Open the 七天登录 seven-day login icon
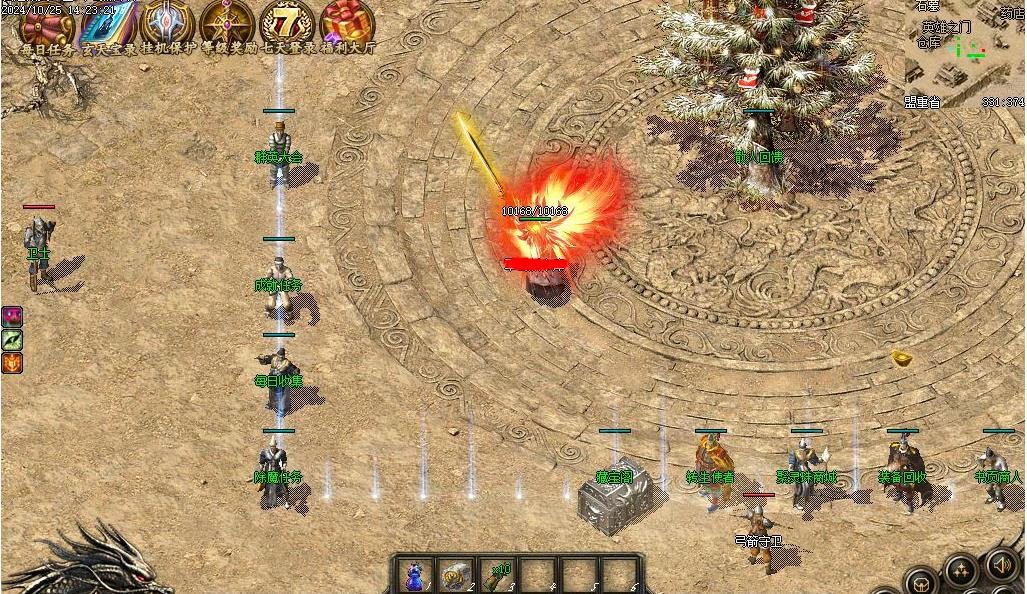The height and width of the screenshot is (594, 1027). [287, 23]
